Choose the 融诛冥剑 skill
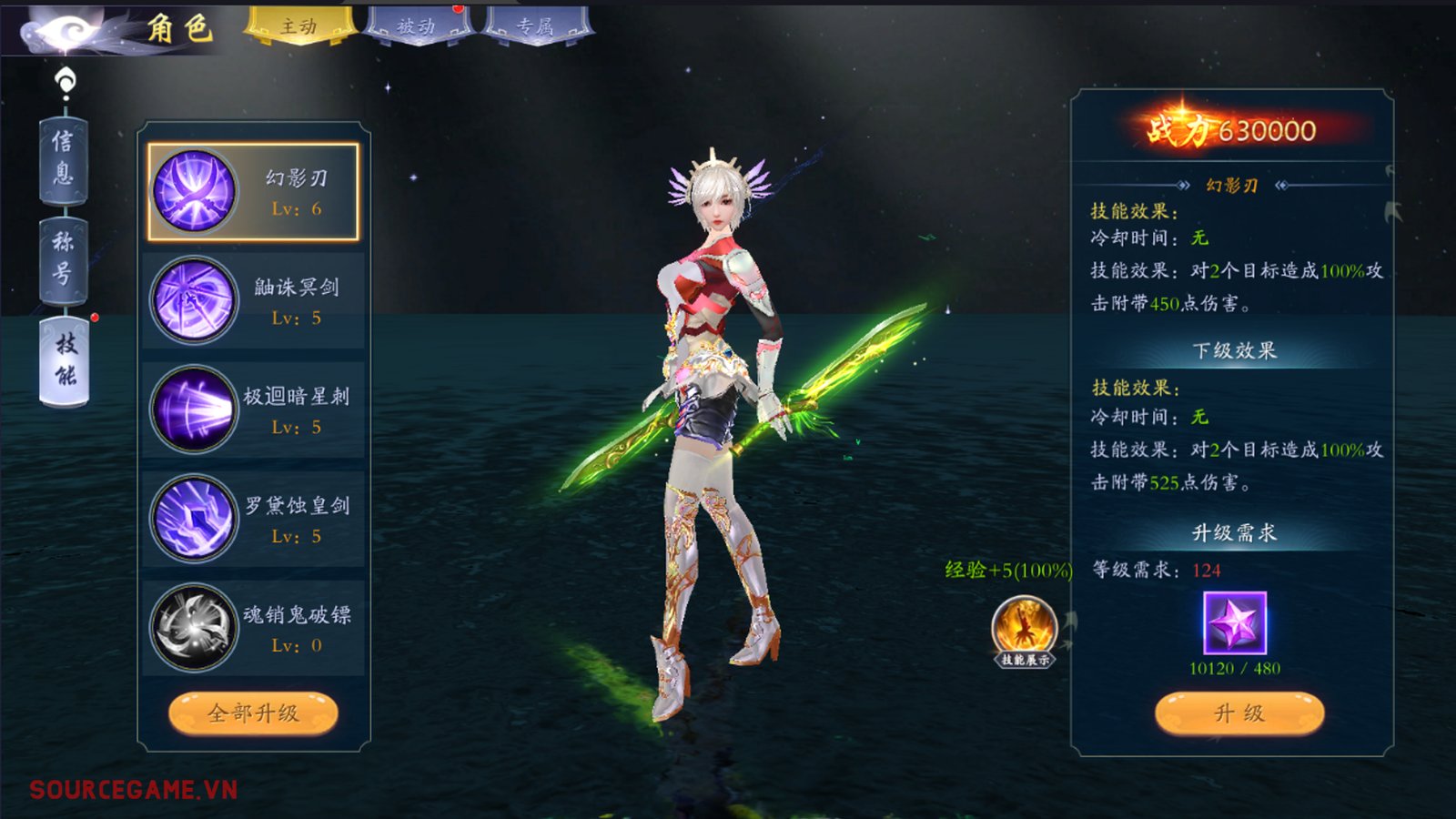Viewport: 1456px width, 819px height. [x=254, y=301]
